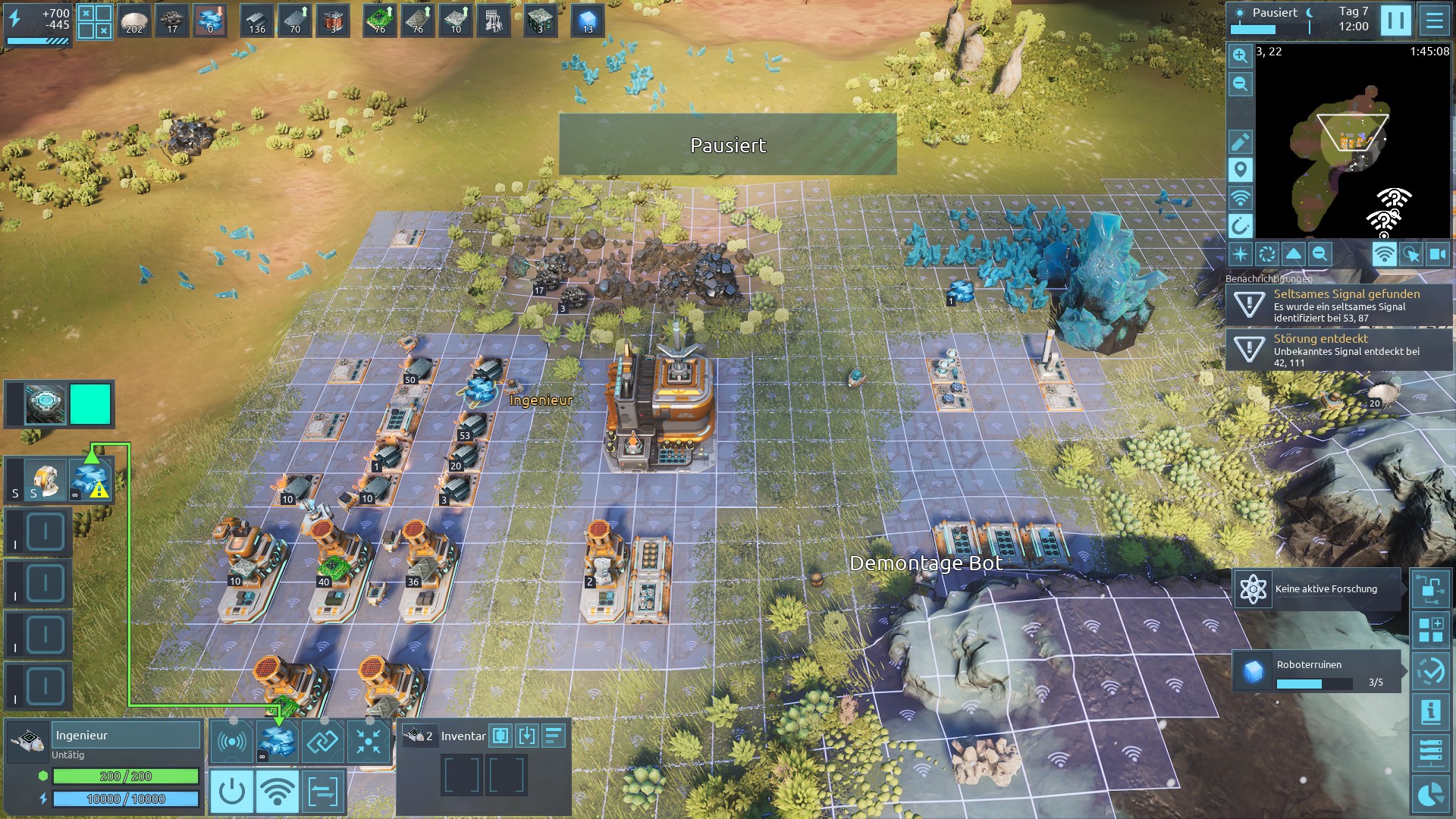Open the 'Störung entdeckt' notification
The height and width of the screenshot is (819, 1456).
(1338, 350)
